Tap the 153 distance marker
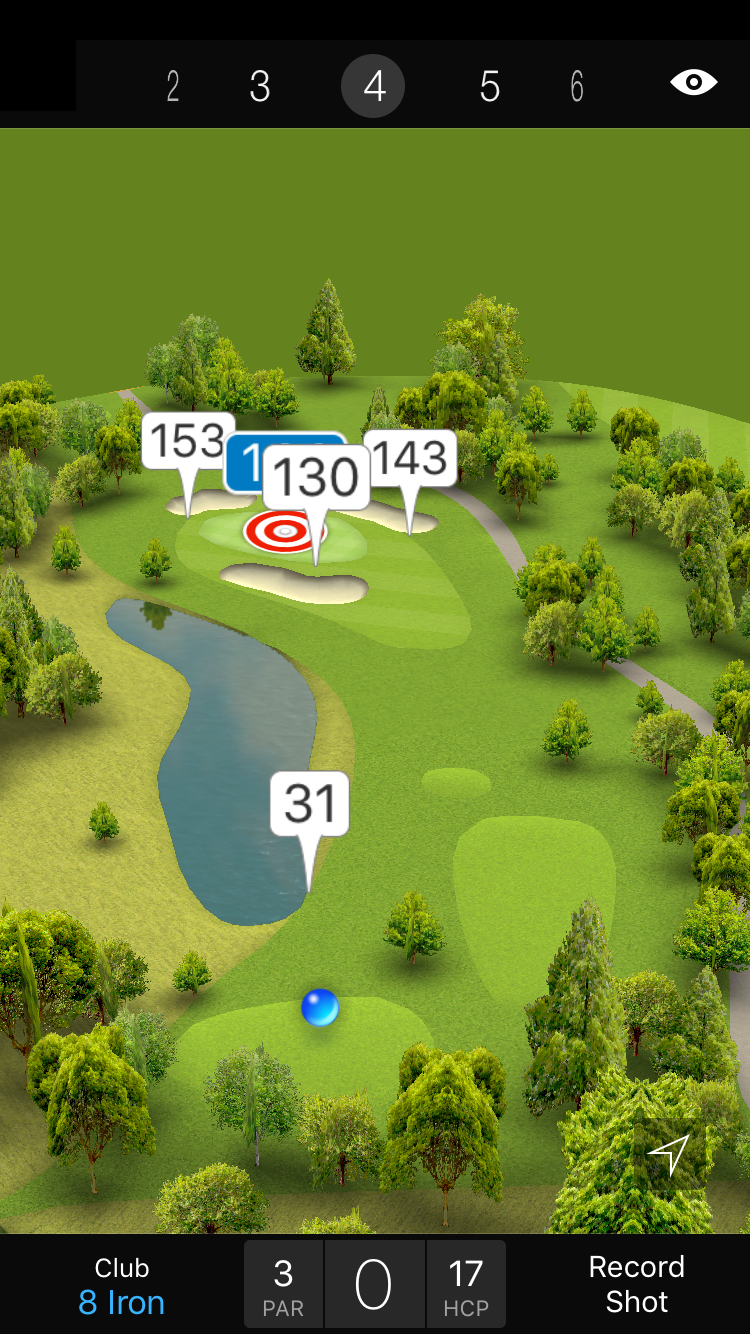Viewport: 750px width, 1334px height. 188,441
